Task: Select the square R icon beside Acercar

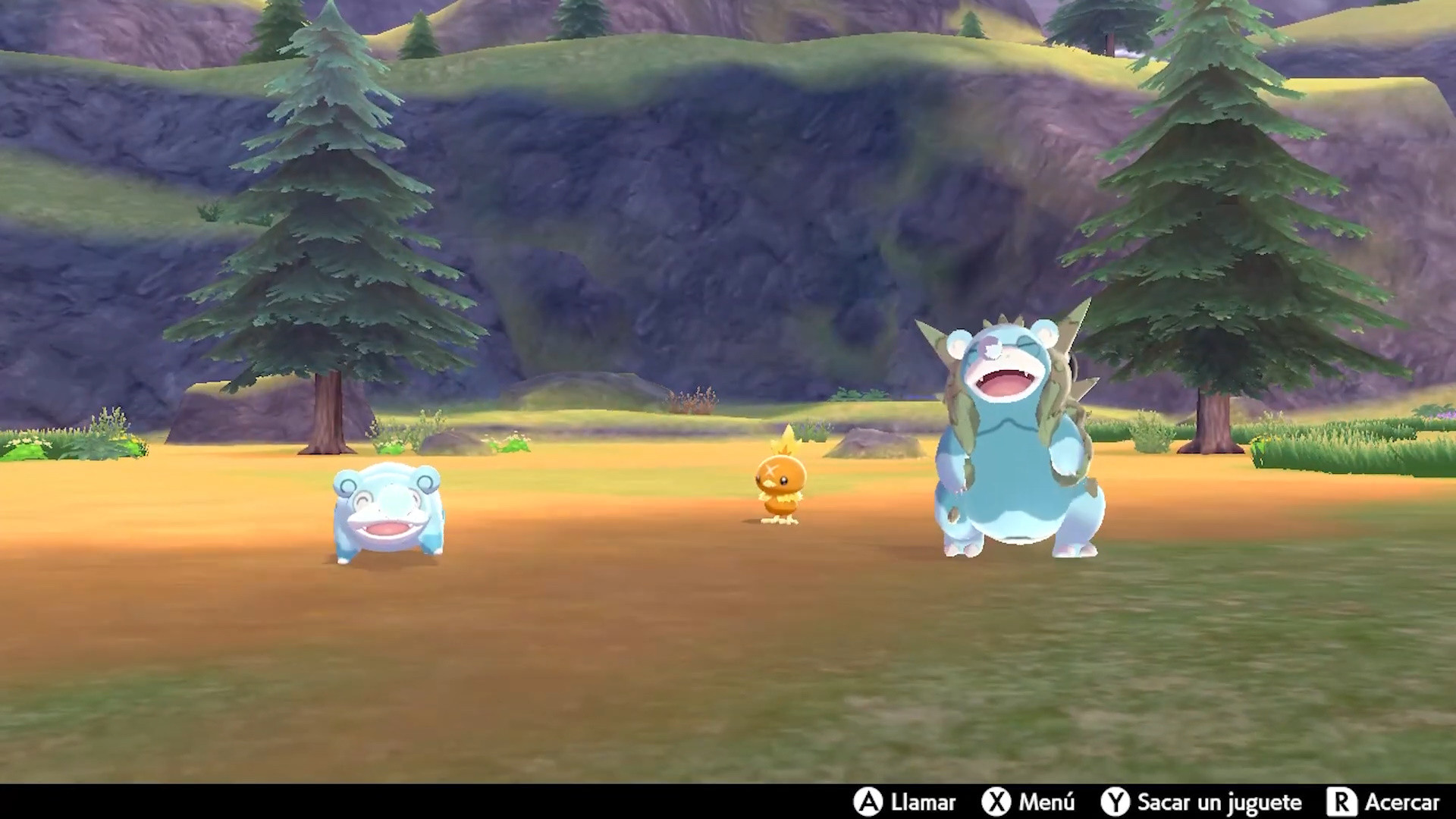Action: [1342, 802]
